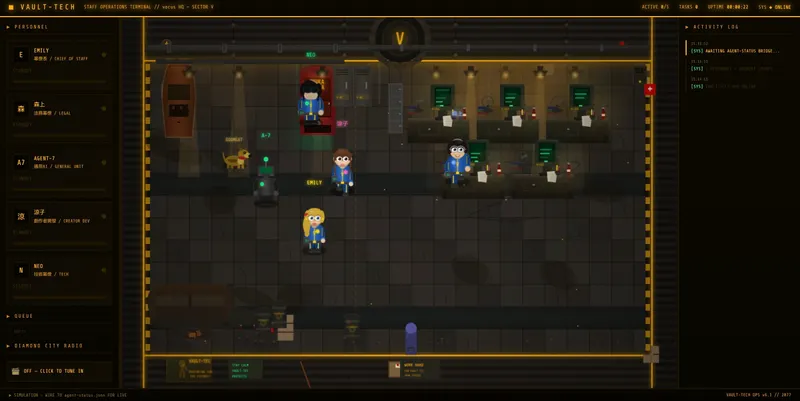Tune in to Diamond City Radio
Image resolution: width=800 pixels, height=401 pixels.
click(59, 371)
